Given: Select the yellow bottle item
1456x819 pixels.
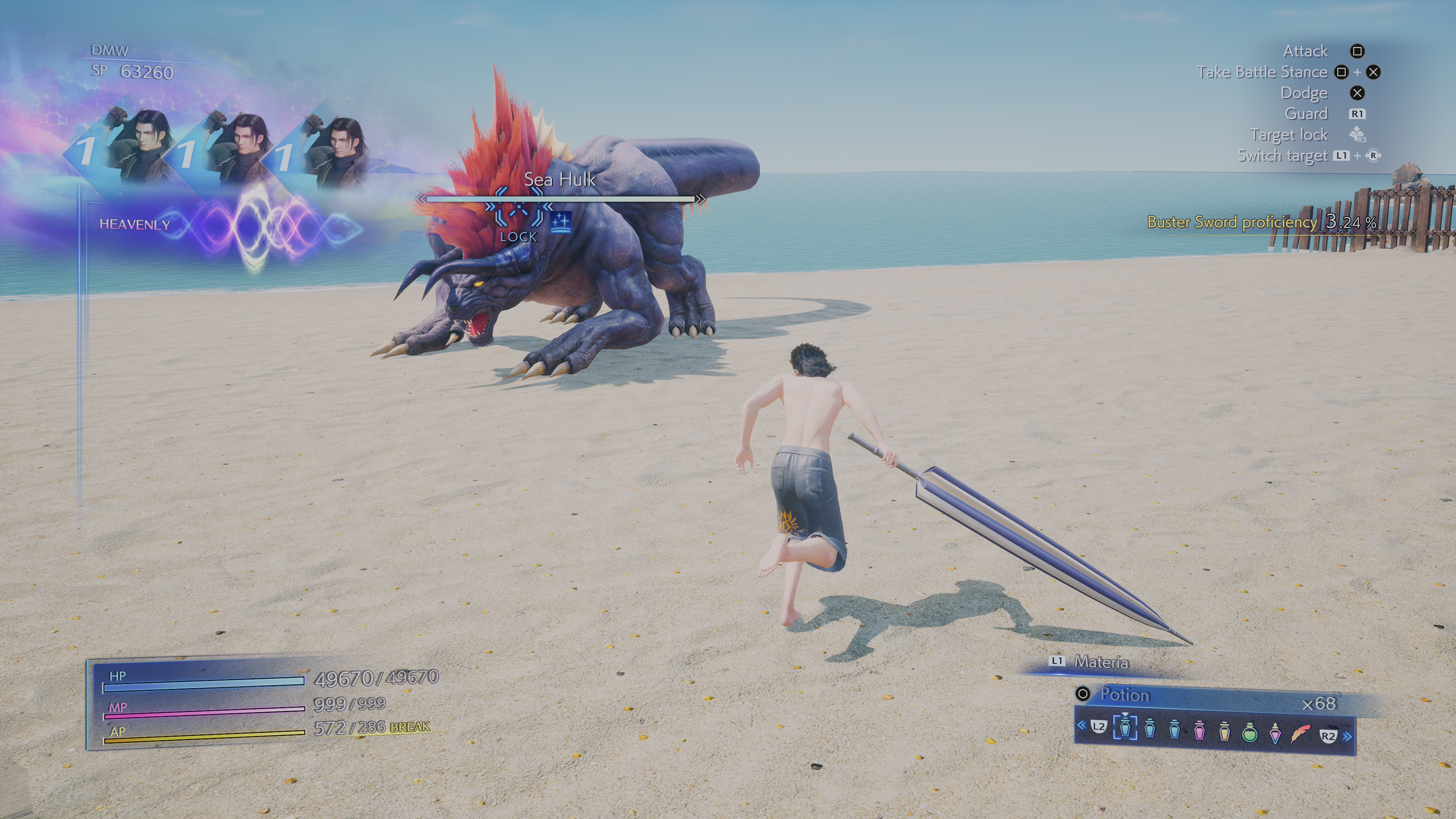Looking at the screenshot, I should click(x=1224, y=730).
